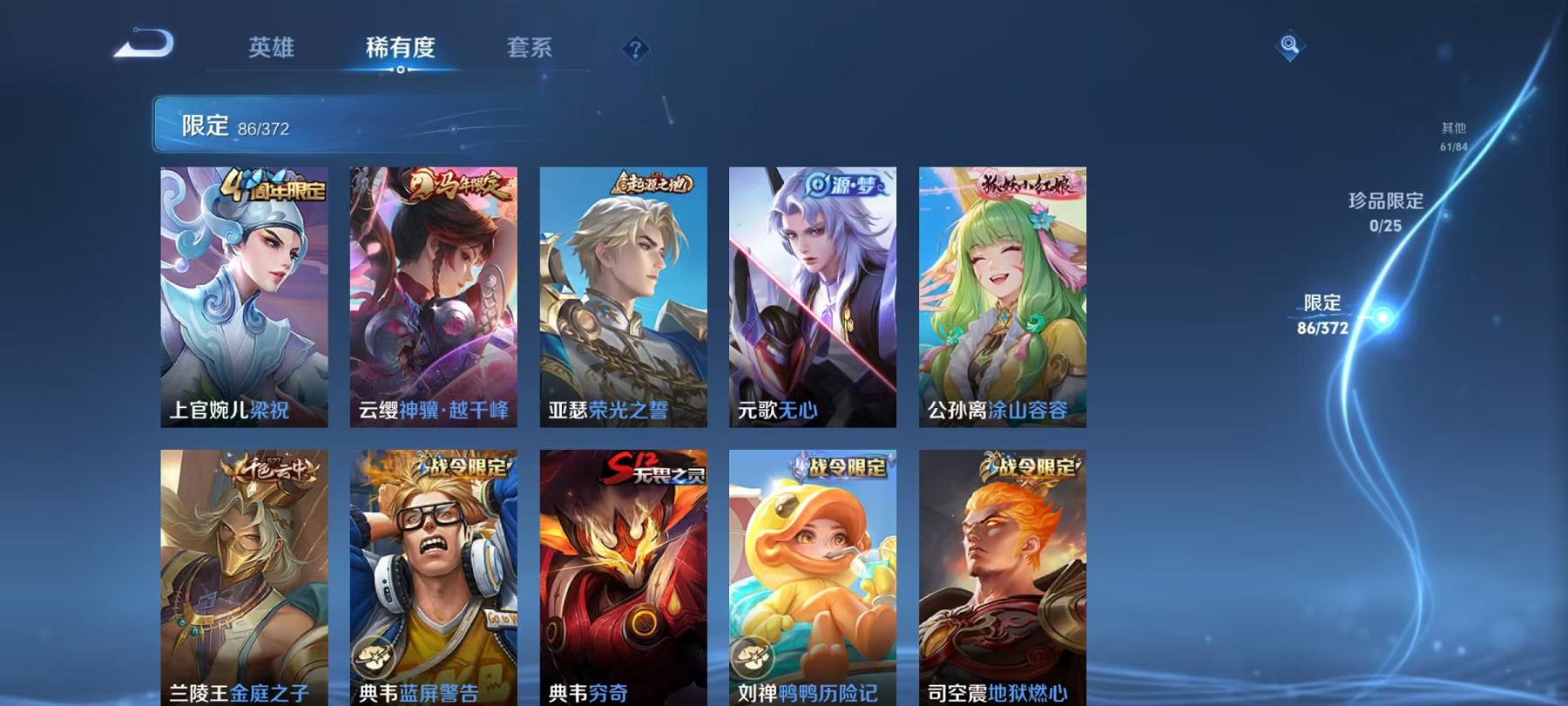Click the question mark help icon
The height and width of the screenshot is (706, 1568).
click(x=636, y=48)
